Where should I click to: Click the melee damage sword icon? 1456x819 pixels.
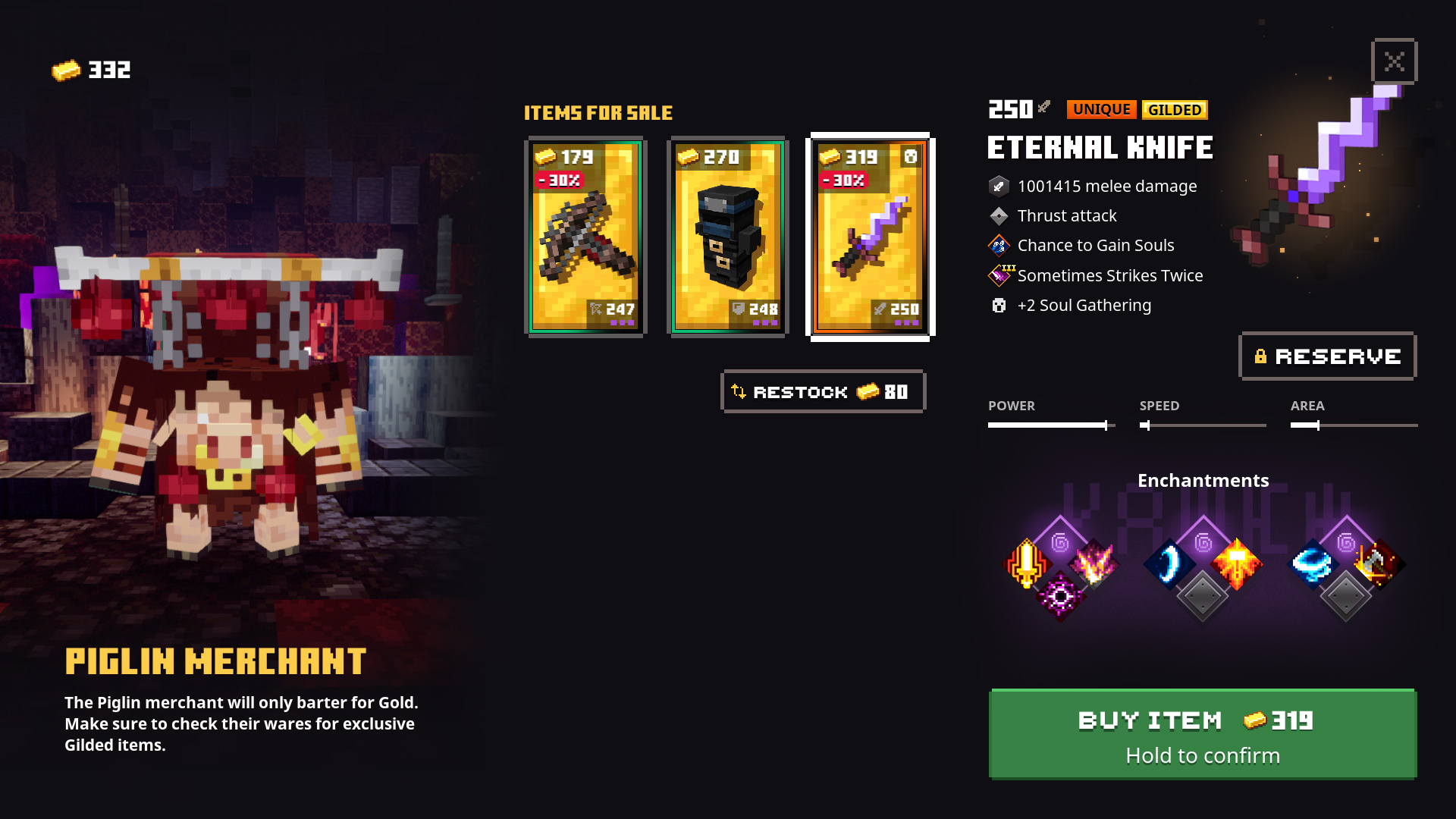998,186
